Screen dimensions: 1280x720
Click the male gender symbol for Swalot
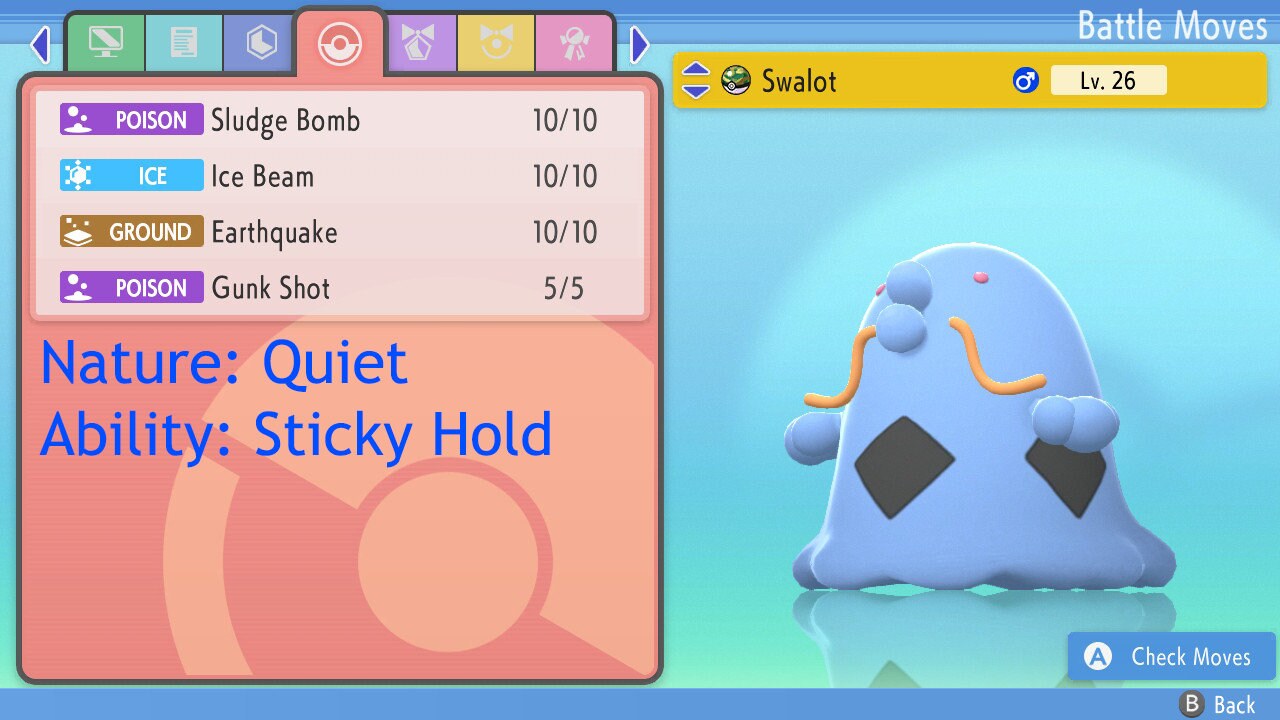click(x=1026, y=80)
